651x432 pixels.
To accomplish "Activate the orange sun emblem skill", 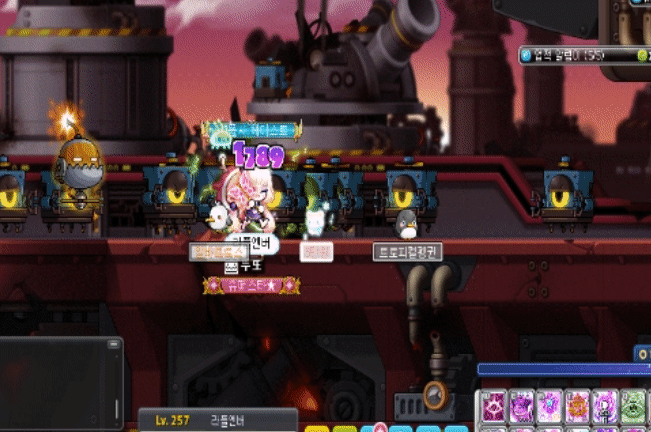I will click(x=578, y=407).
